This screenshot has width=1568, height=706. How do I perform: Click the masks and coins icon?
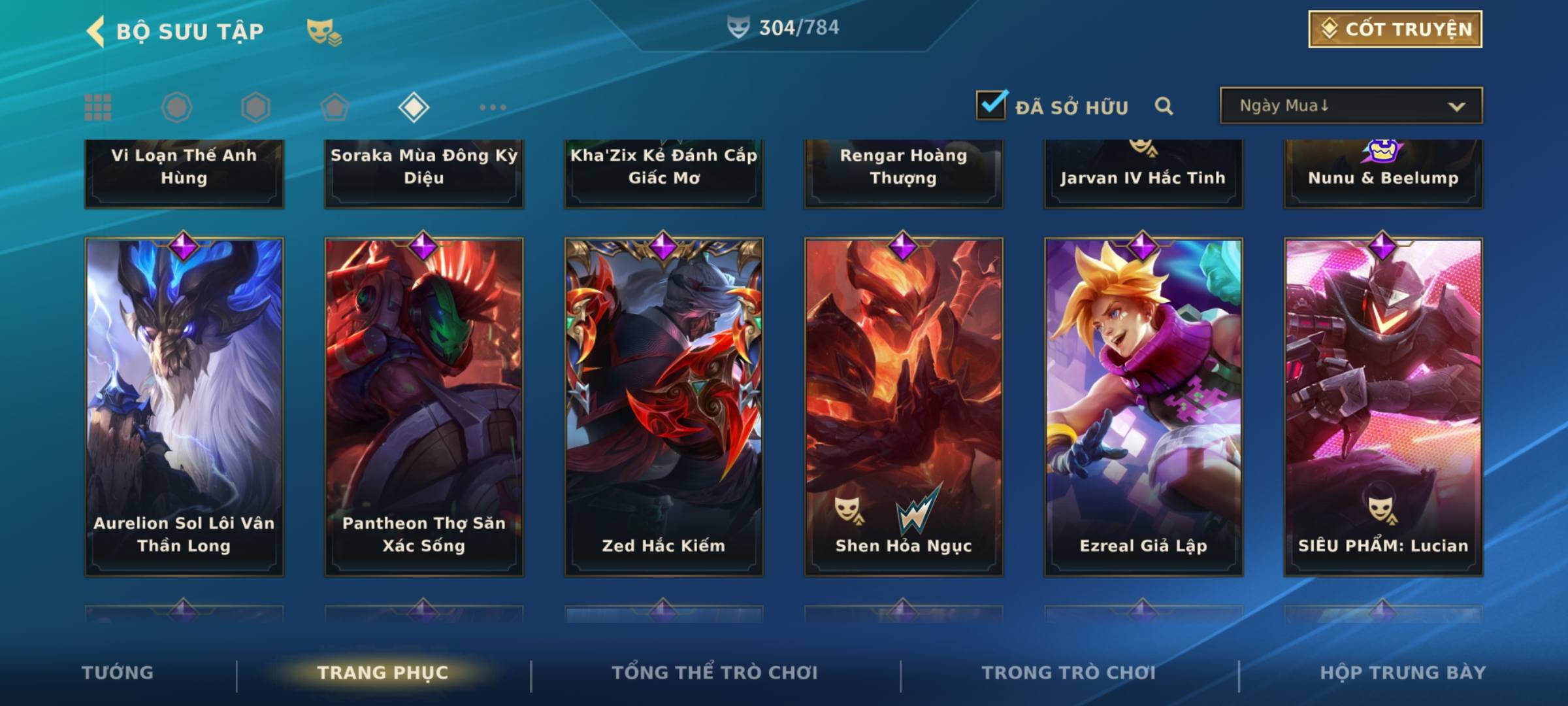coord(324,31)
